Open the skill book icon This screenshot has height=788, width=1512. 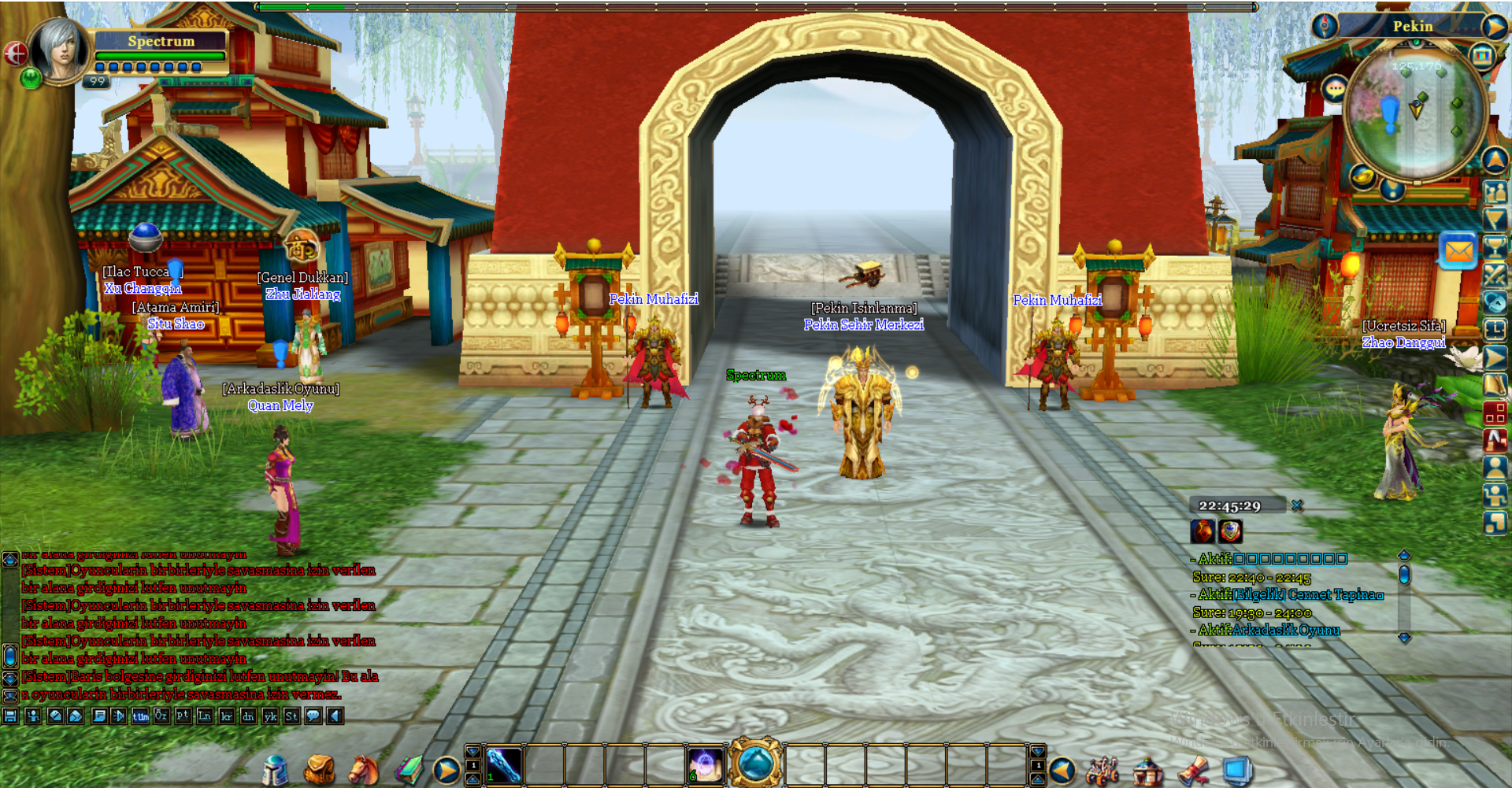tap(409, 769)
